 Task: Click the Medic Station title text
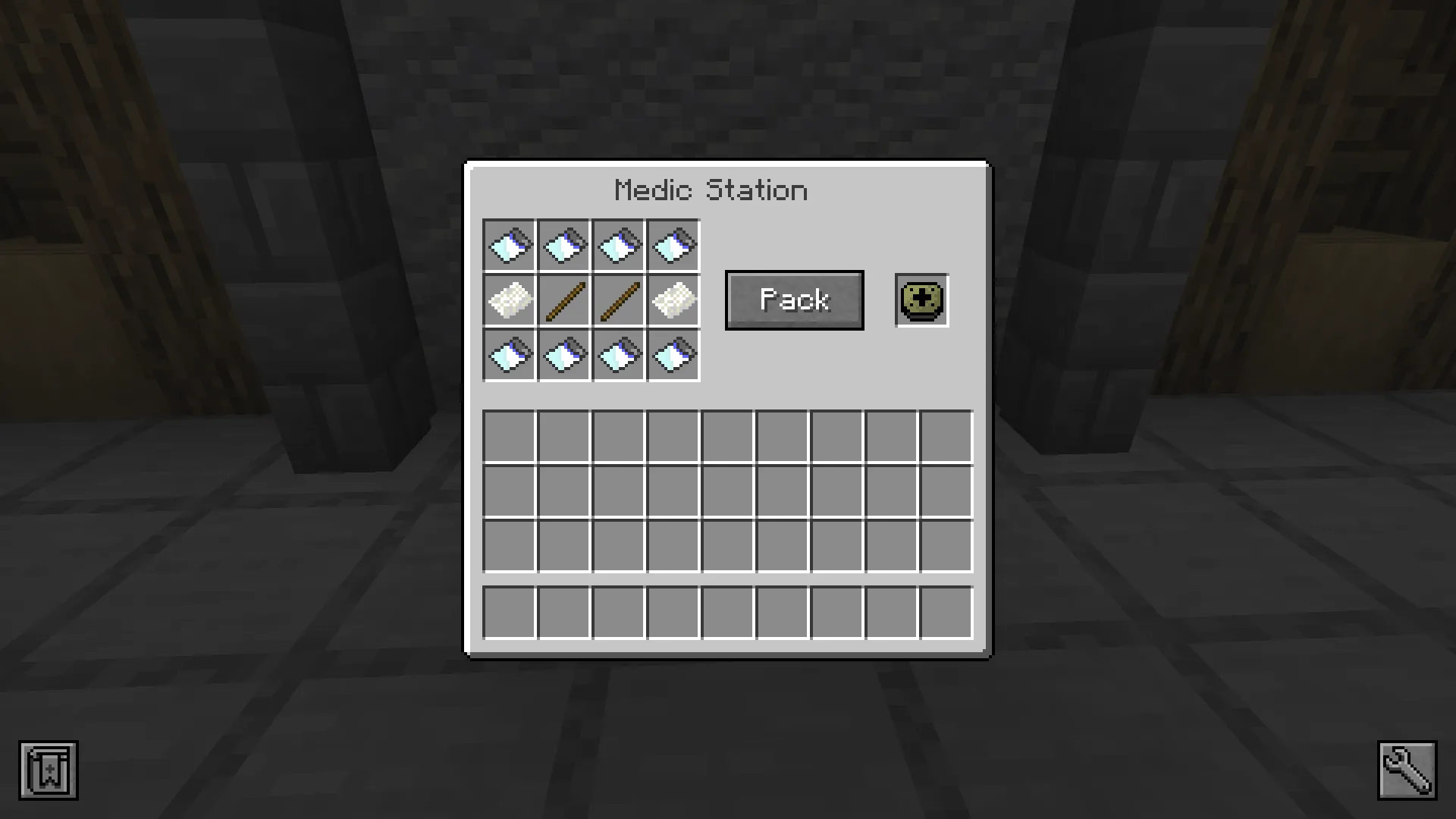tap(711, 190)
